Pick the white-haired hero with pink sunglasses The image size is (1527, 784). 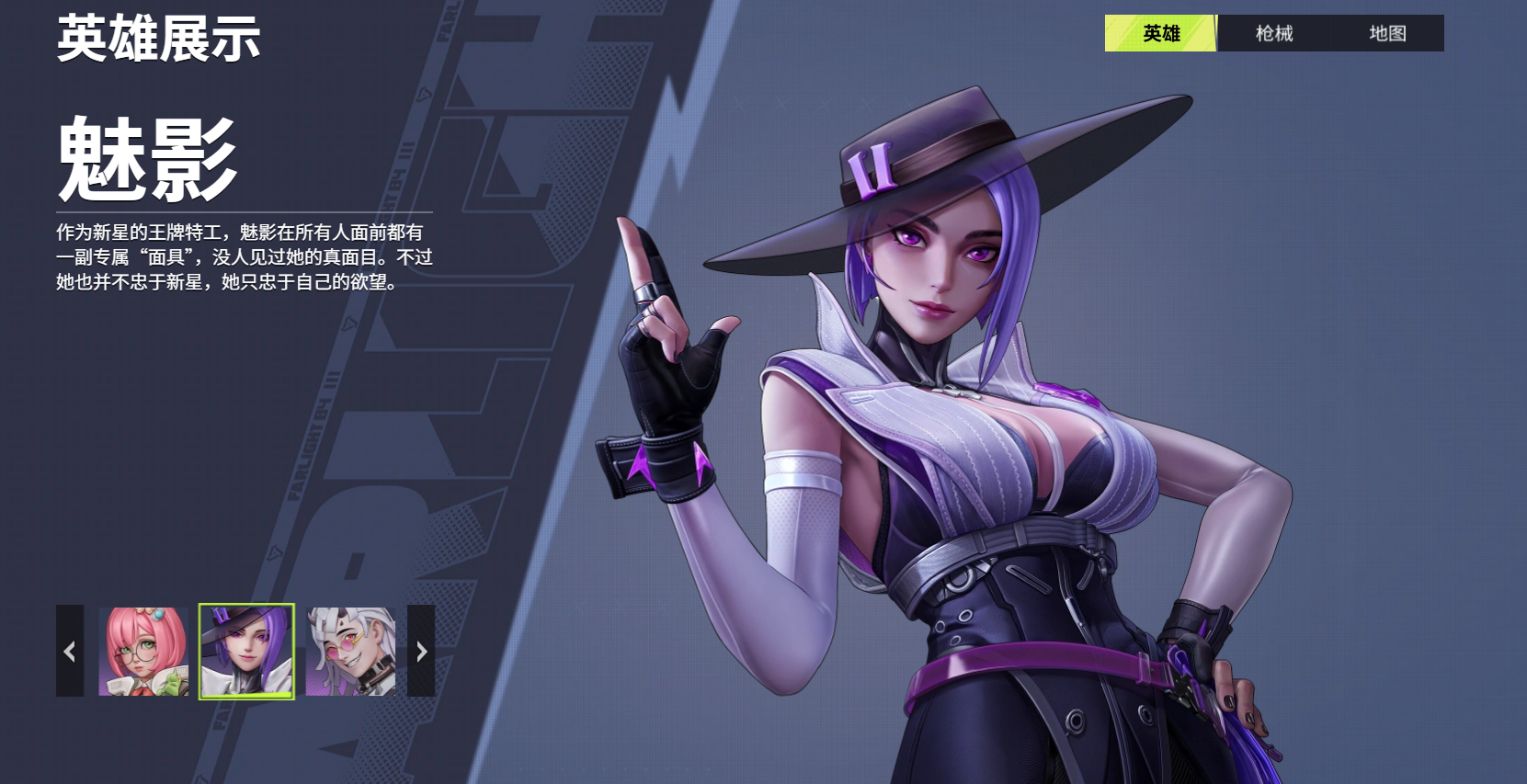click(350, 651)
